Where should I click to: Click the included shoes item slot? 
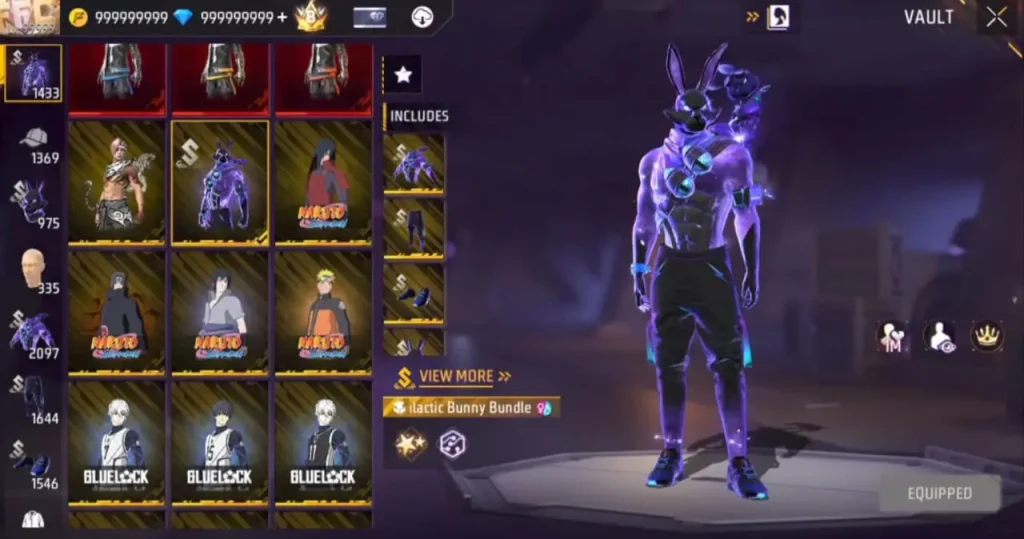point(414,293)
